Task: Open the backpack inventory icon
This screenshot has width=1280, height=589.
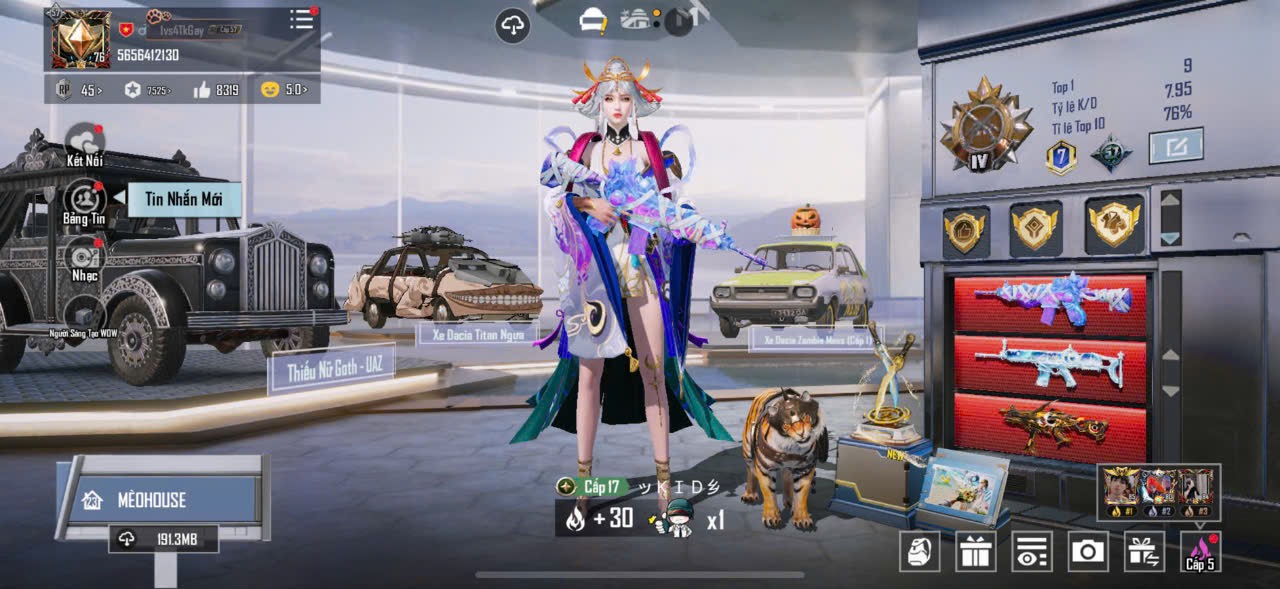Action: tap(919, 551)
